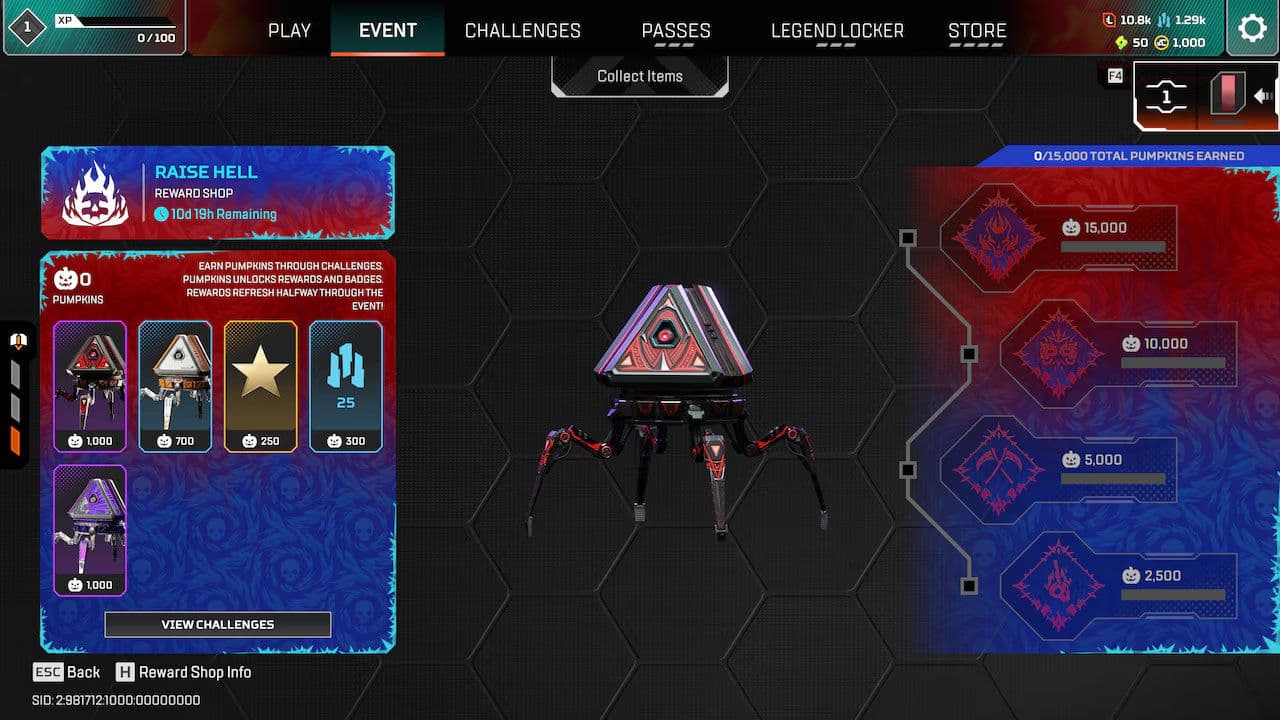Open the Settings gear icon

(x=1252, y=29)
